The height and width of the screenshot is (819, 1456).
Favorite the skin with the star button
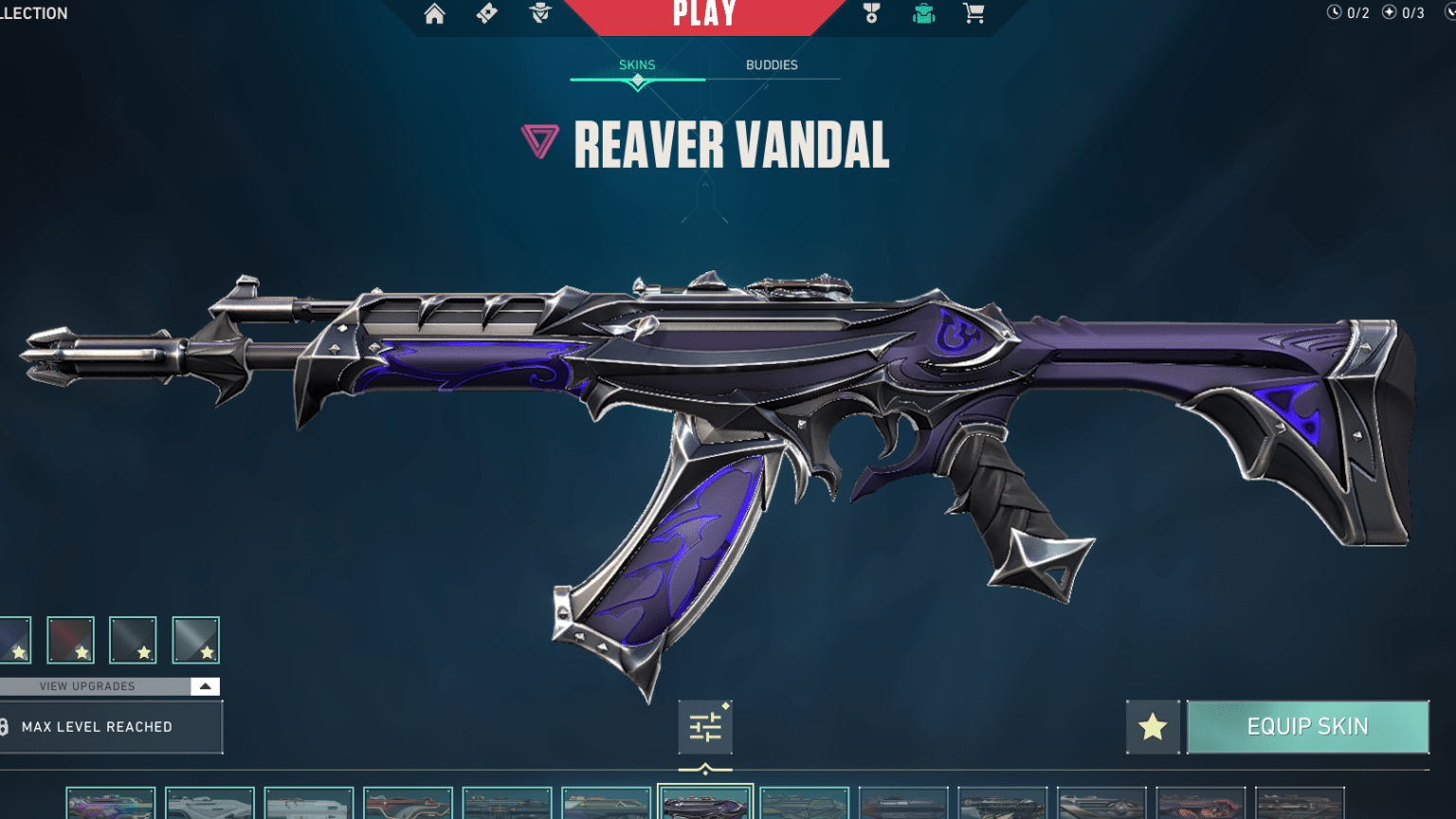coord(1153,727)
